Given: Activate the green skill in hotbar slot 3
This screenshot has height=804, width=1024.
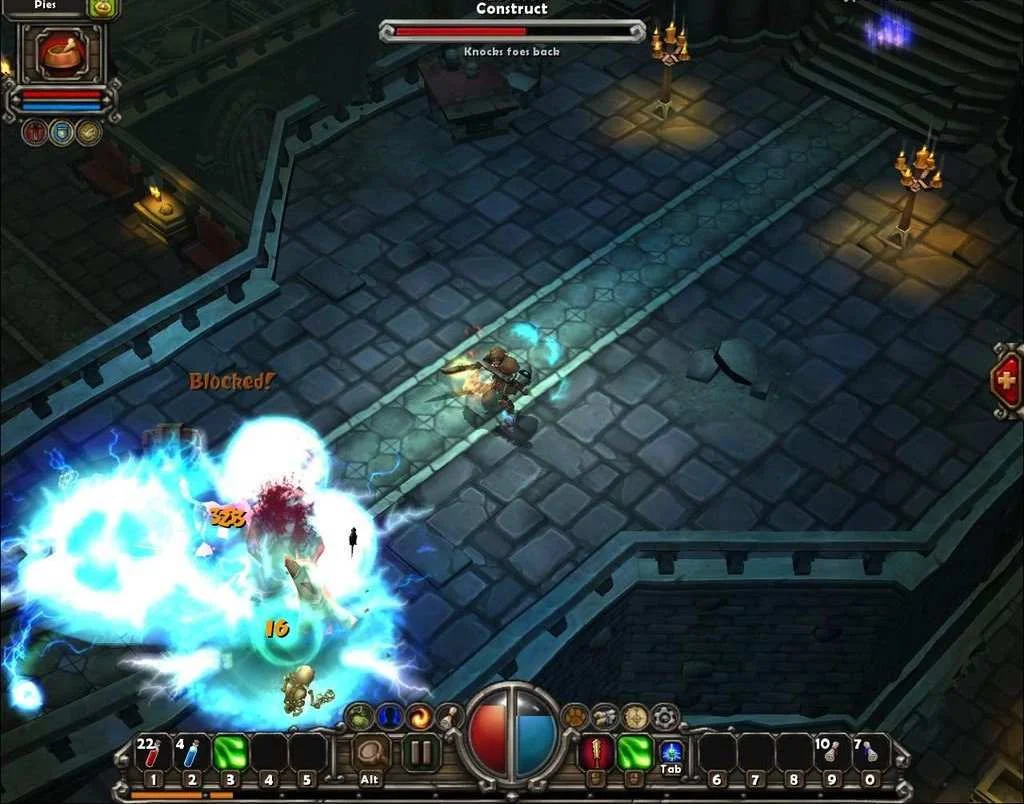Looking at the screenshot, I should 230,753.
